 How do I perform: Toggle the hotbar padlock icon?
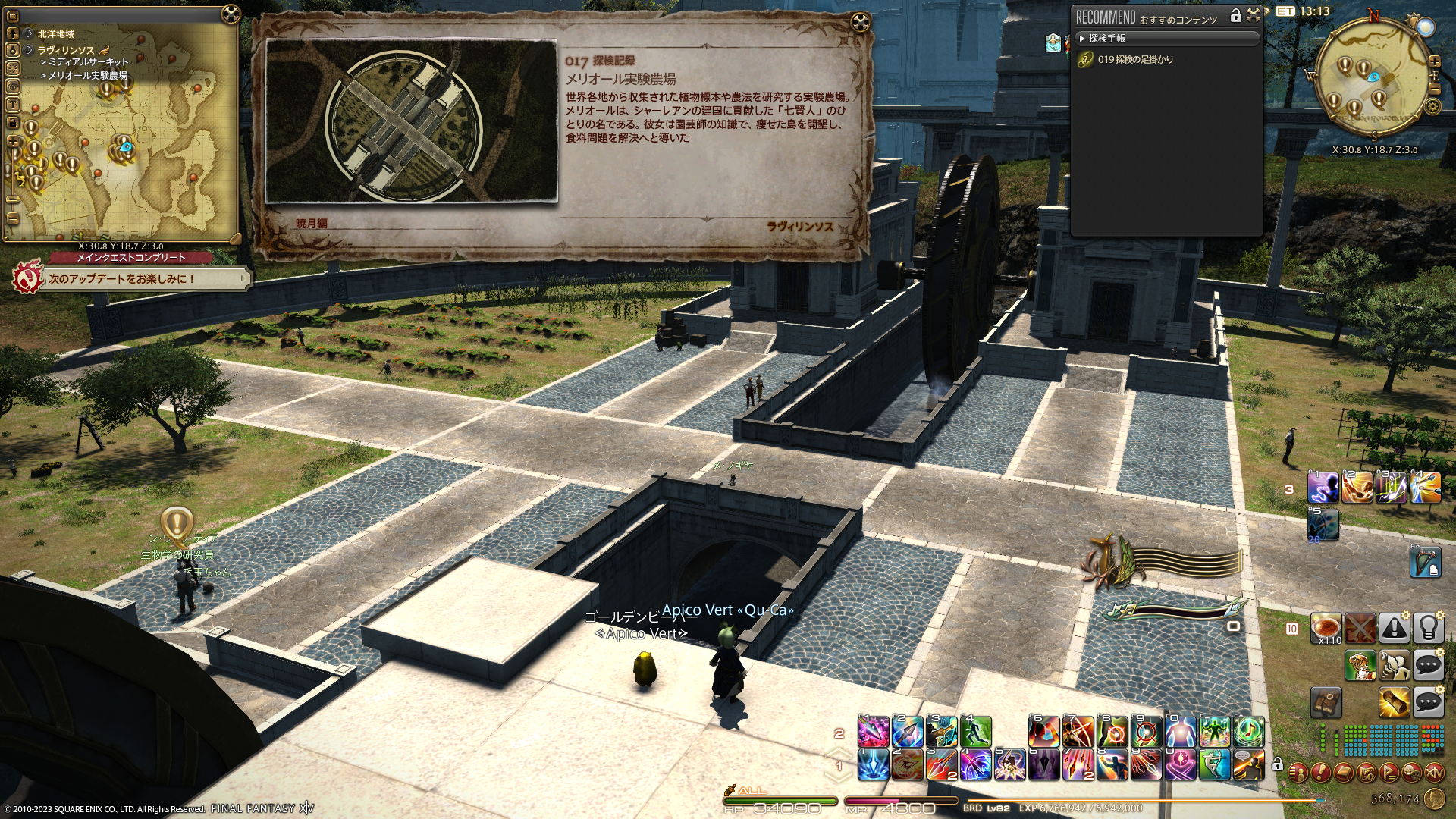(x=1277, y=764)
